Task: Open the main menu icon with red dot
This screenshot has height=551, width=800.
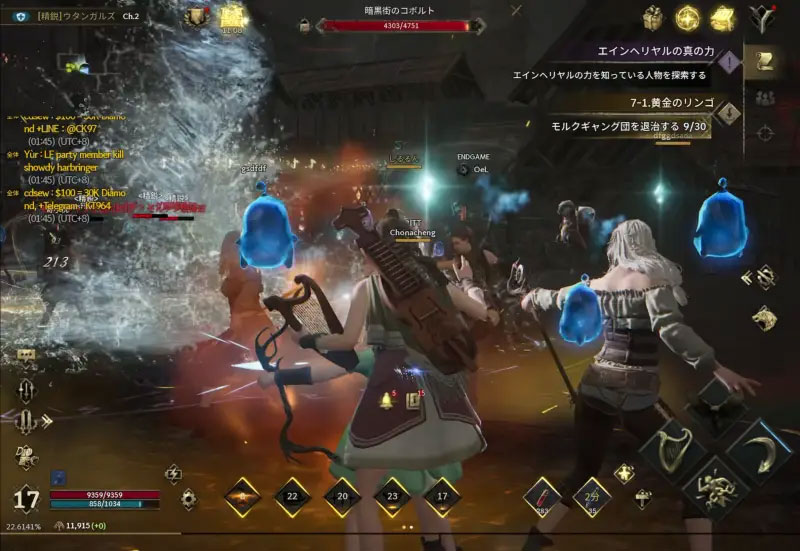Action: (761, 18)
